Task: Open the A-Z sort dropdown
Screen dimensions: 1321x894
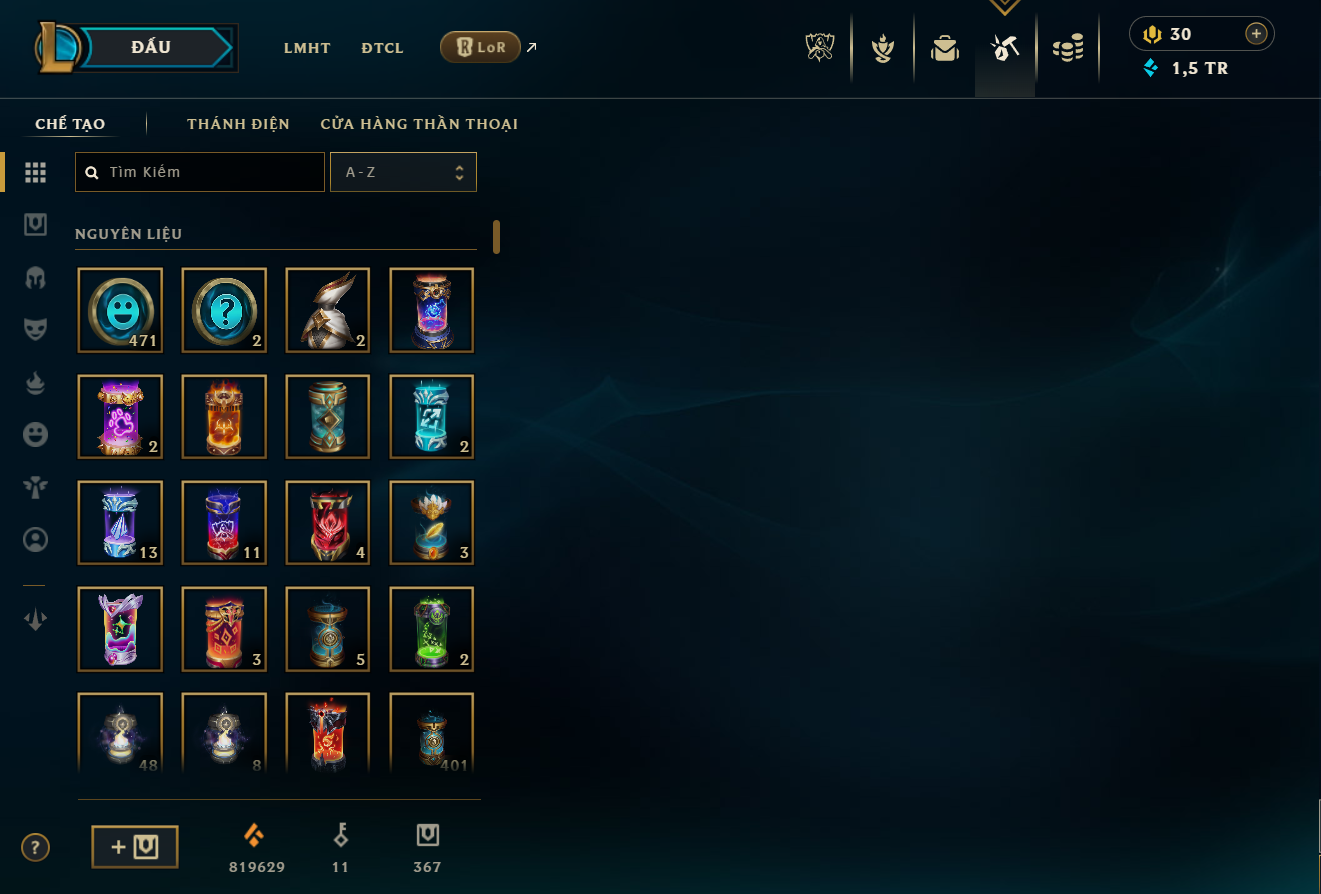Action: click(403, 172)
